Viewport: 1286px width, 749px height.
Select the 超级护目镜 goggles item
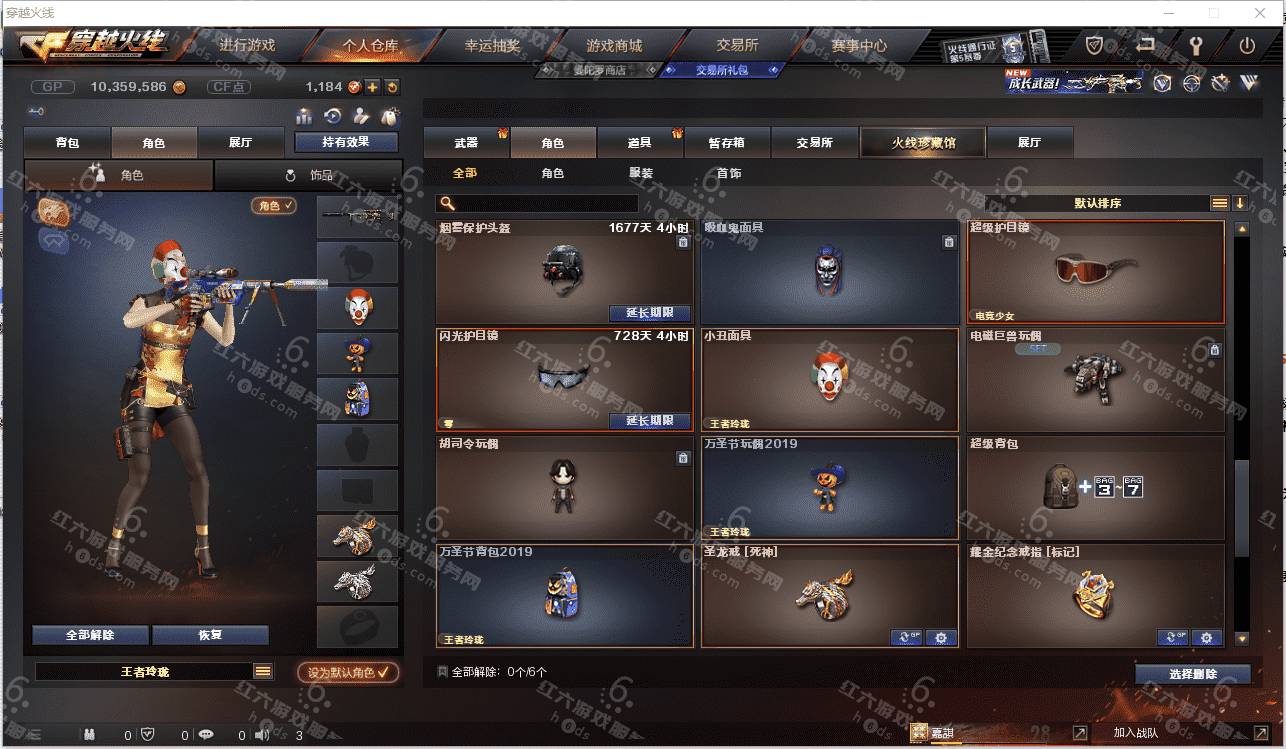coord(1095,271)
